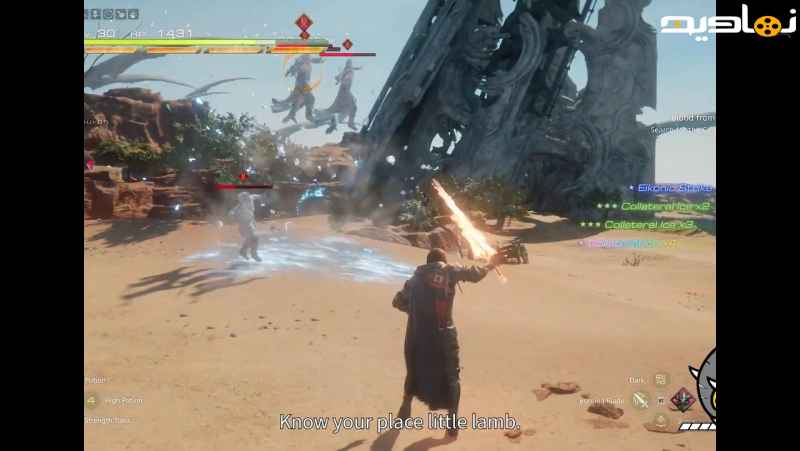Activate the Dark ability icon
This screenshot has height=451, width=800.
coord(660,380)
